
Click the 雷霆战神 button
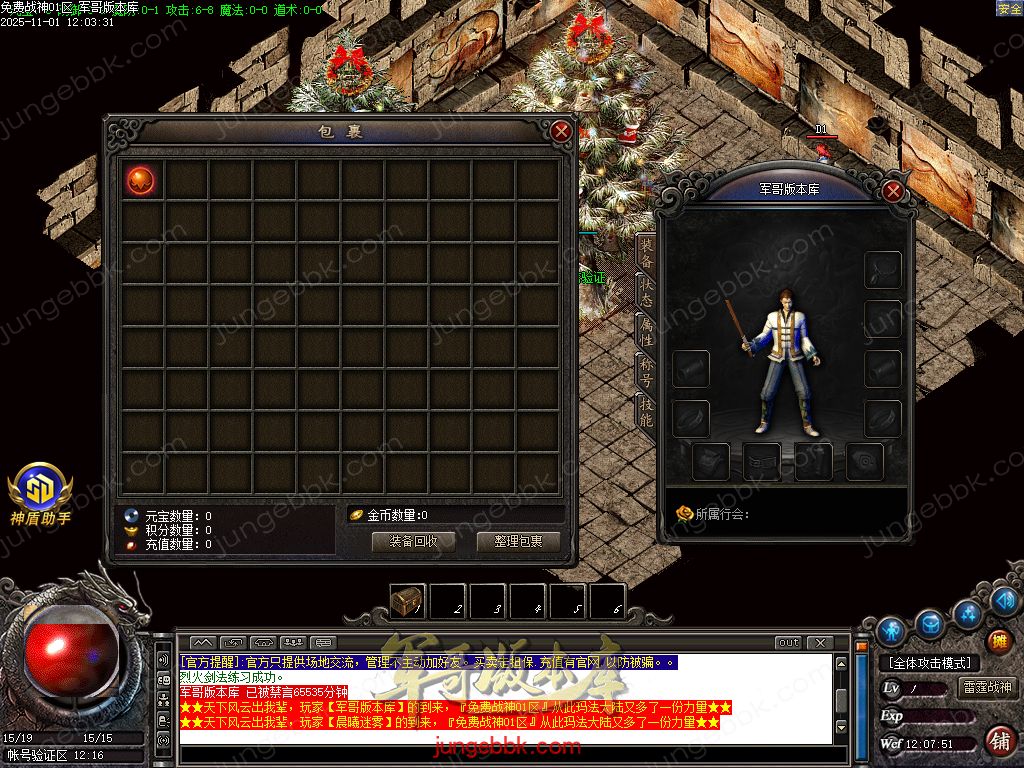(x=987, y=687)
